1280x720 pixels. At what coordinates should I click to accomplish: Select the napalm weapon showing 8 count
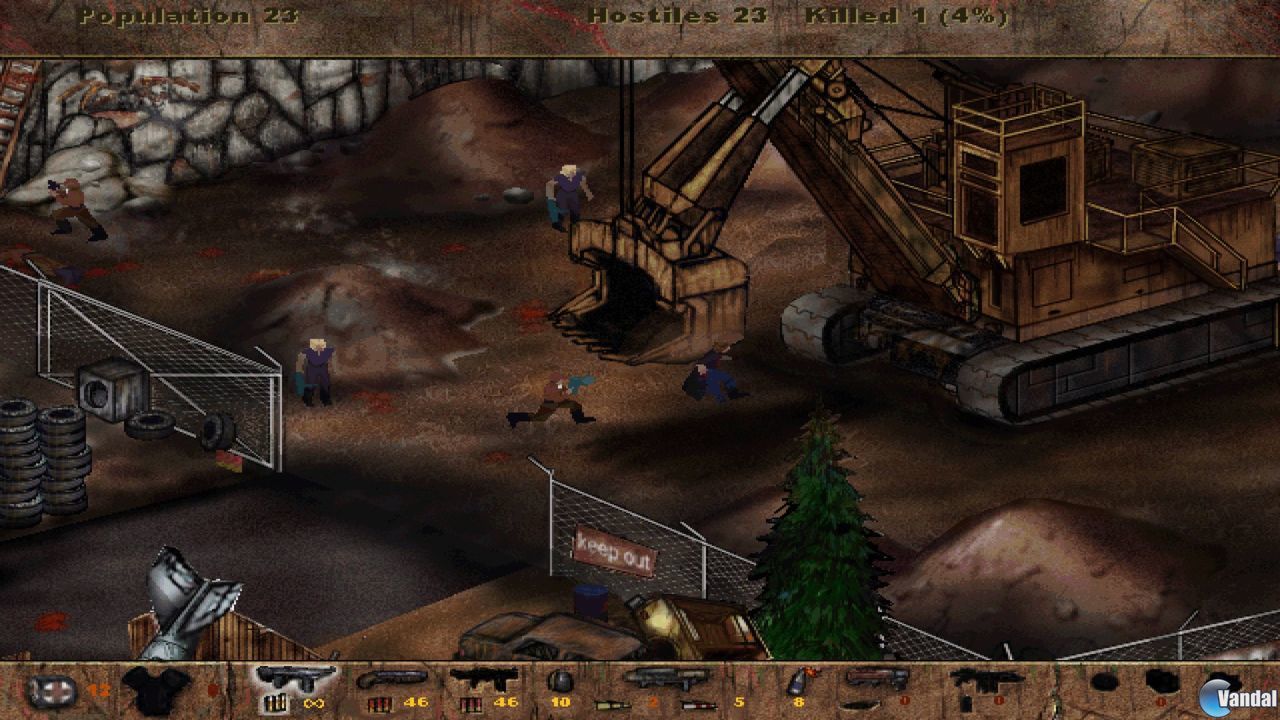800,682
